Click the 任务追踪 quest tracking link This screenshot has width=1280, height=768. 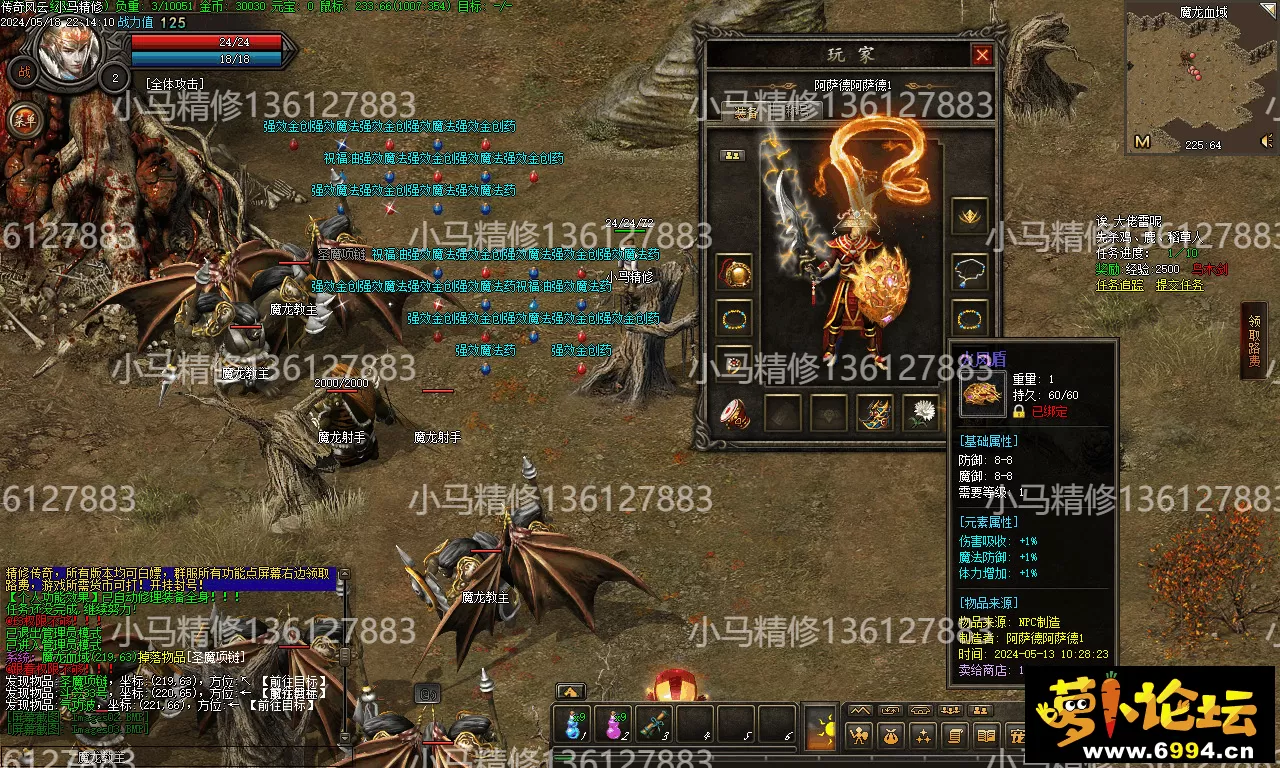coord(1120,286)
